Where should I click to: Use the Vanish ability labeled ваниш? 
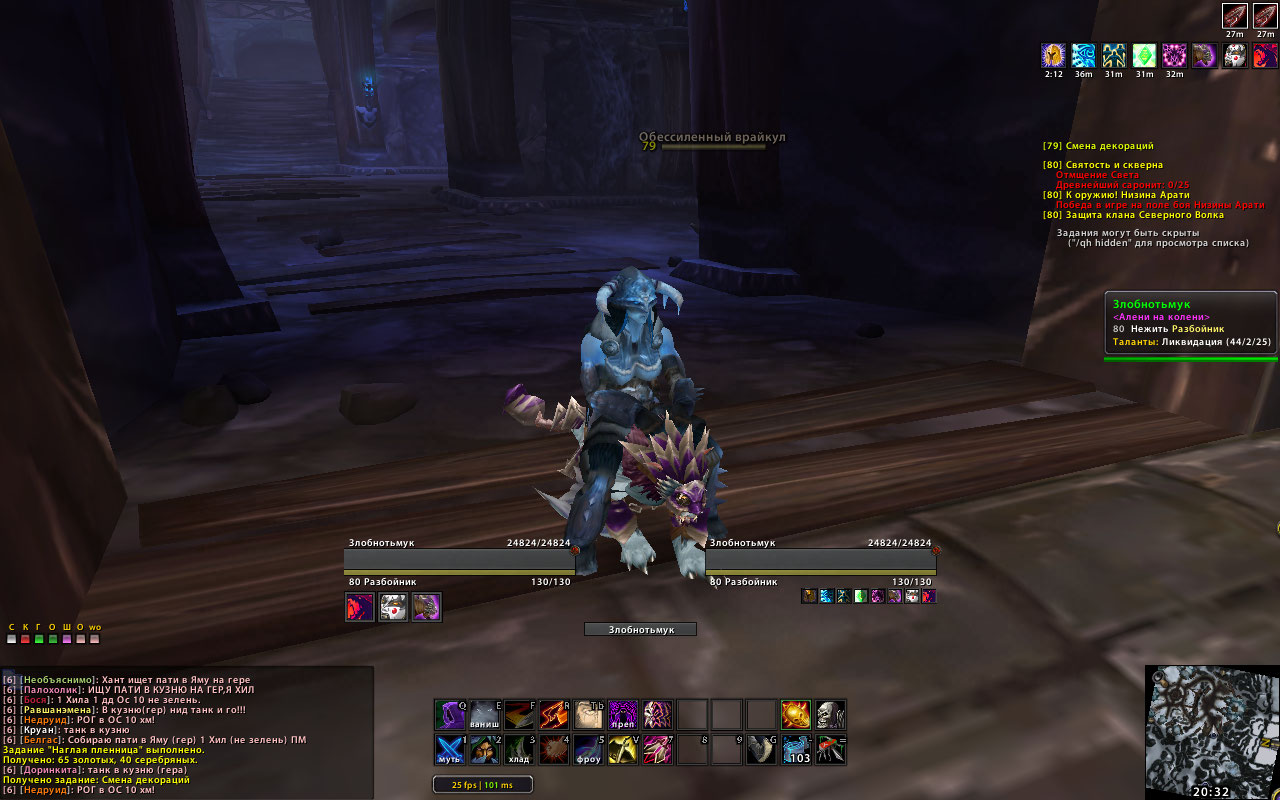[x=486, y=715]
